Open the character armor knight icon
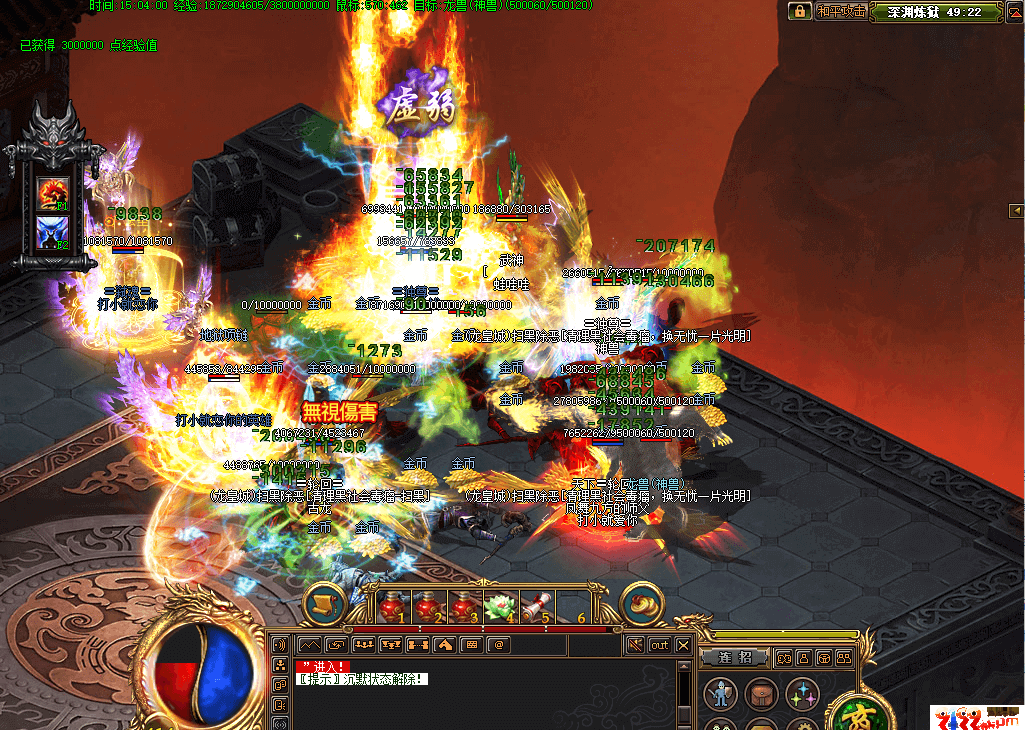 pyautogui.click(x=718, y=693)
